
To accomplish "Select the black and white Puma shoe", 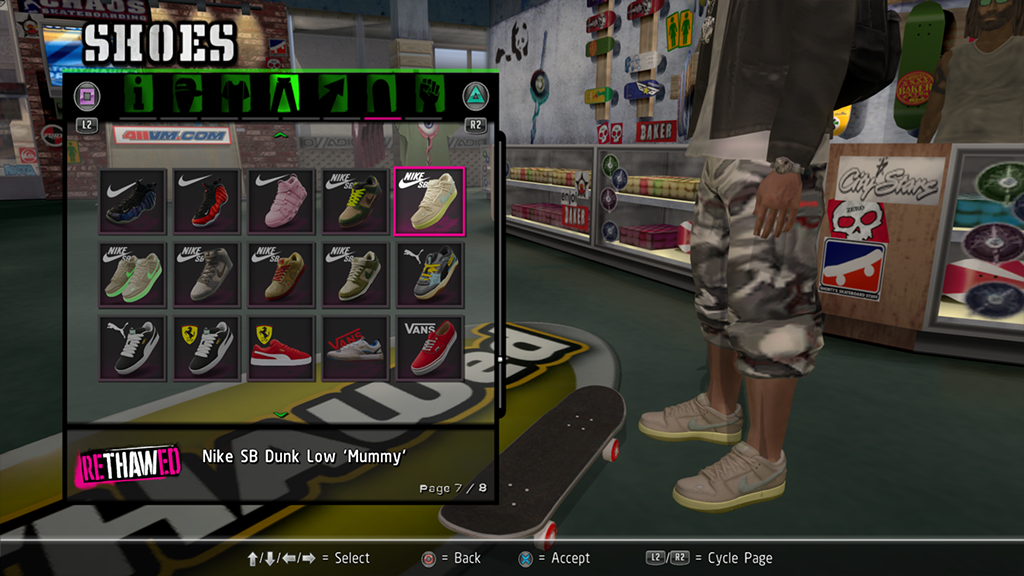I will [x=134, y=348].
